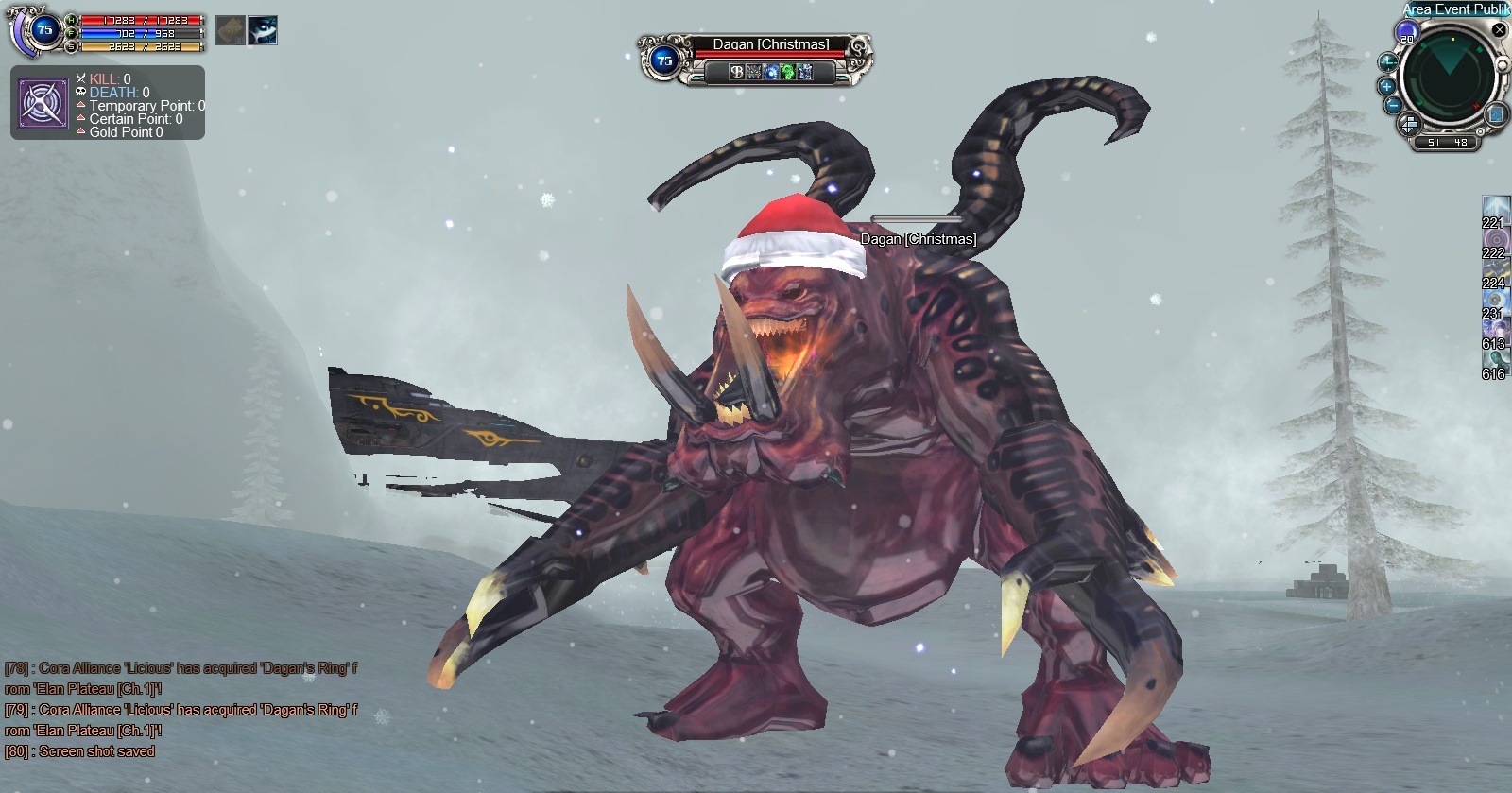Close the minimap with the X button
Viewport: 1512px width, 793px height.
point(1500,30)
